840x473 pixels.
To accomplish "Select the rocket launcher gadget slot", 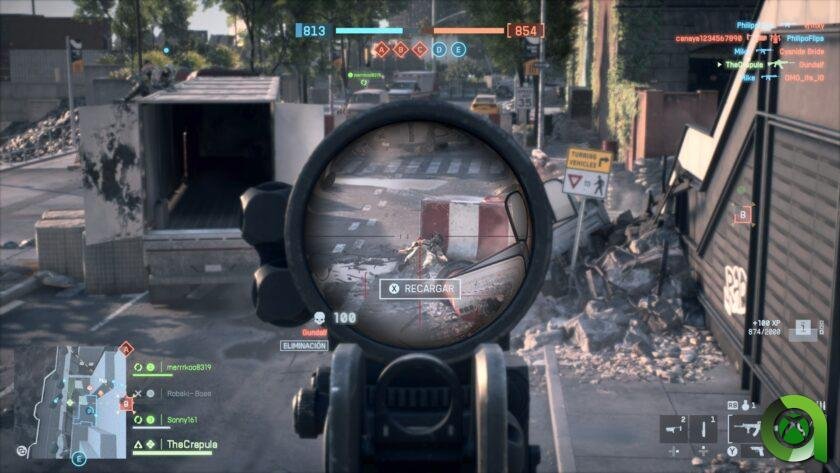I will [x=672, y=430].
